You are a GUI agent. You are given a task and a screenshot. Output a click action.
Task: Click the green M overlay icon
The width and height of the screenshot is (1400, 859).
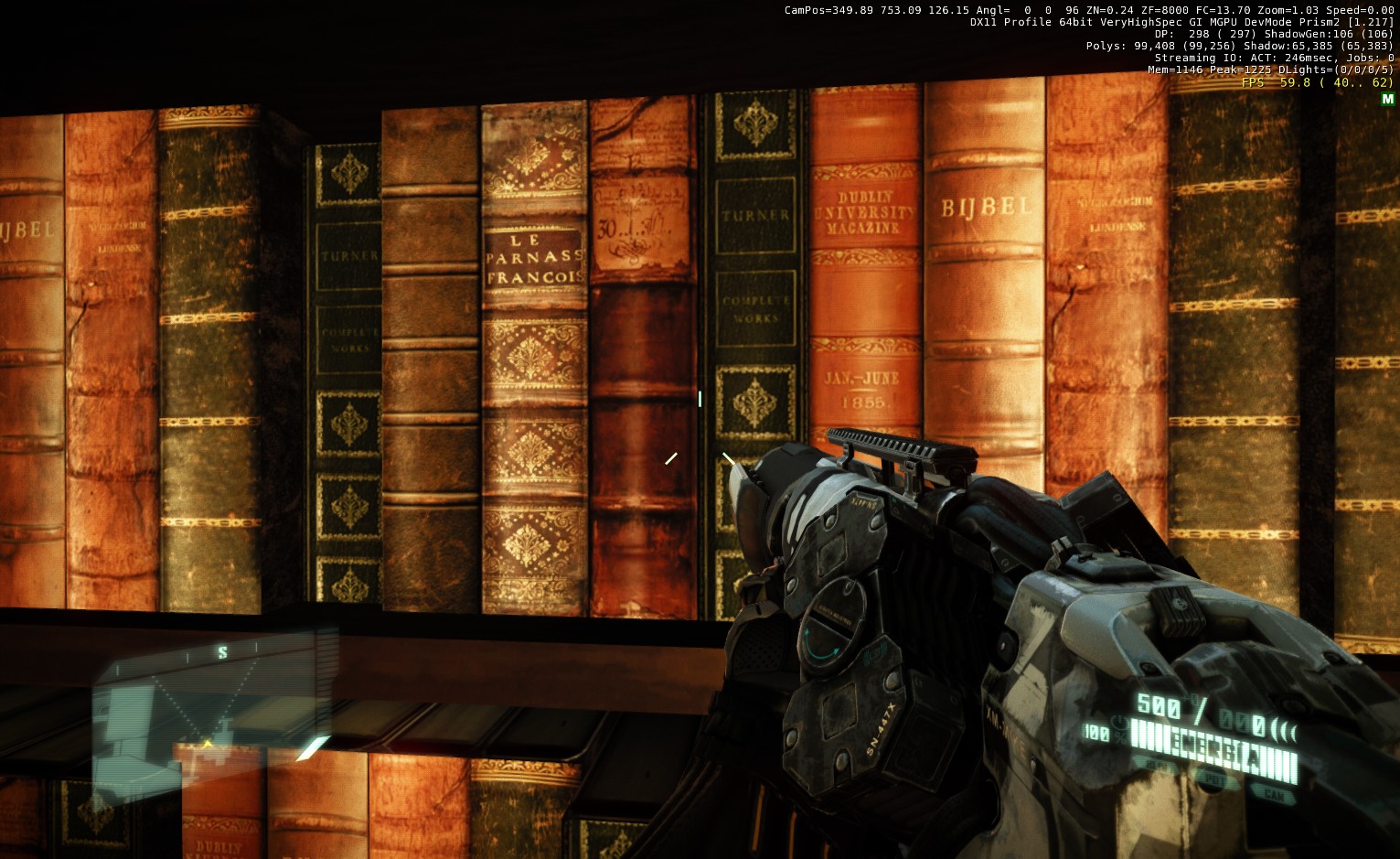[1387, 99]
